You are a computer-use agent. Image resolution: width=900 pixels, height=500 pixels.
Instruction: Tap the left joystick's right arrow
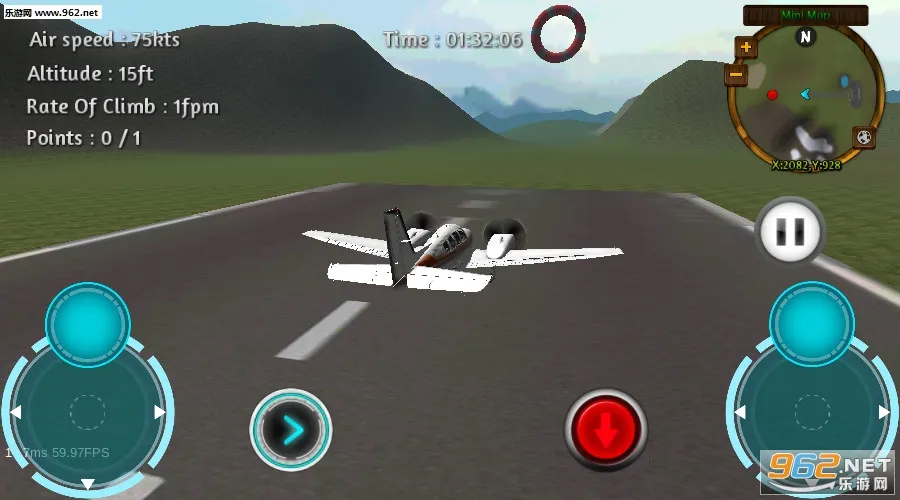(160, 412)
